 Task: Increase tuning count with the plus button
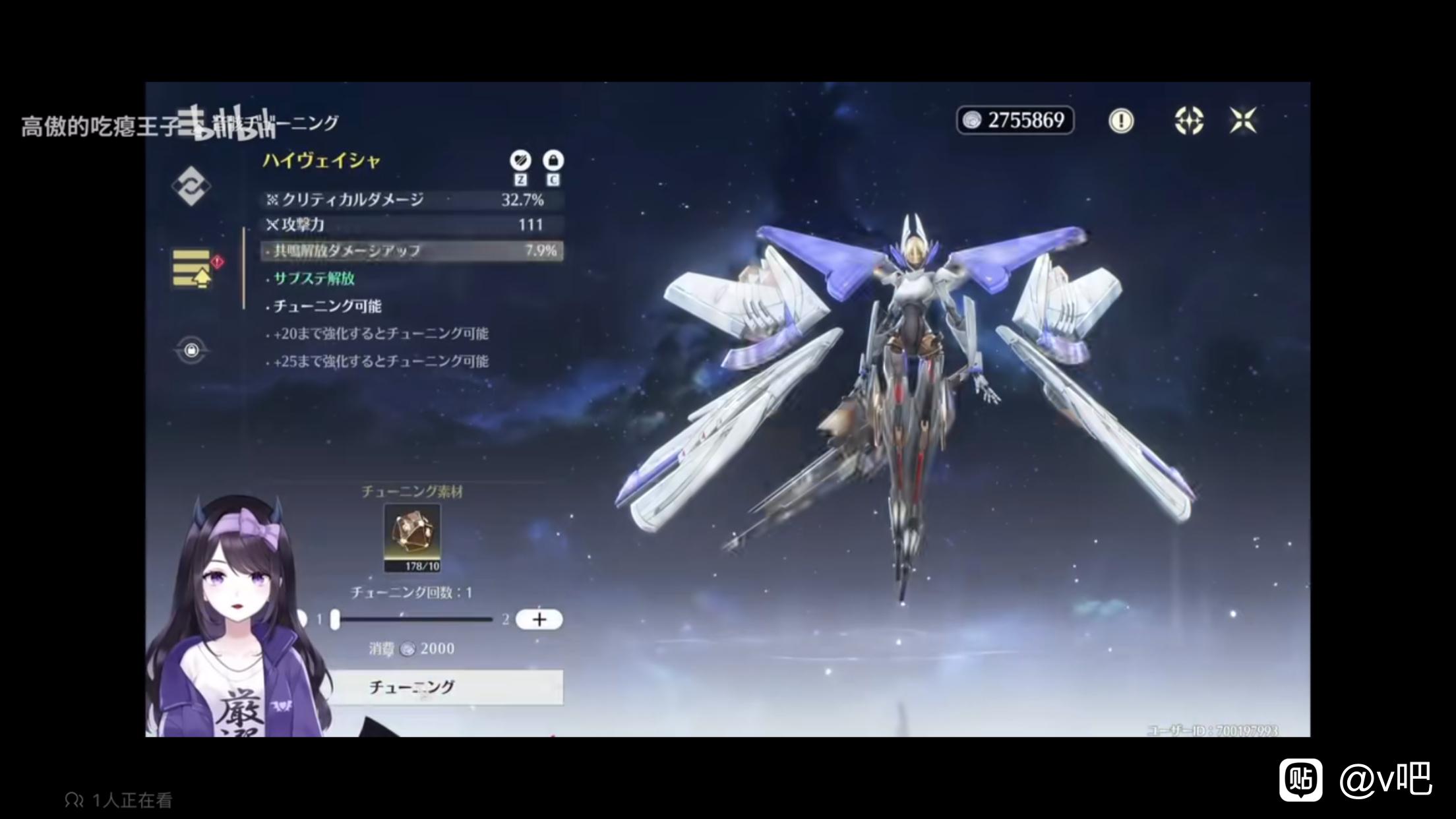click(539, 619)
